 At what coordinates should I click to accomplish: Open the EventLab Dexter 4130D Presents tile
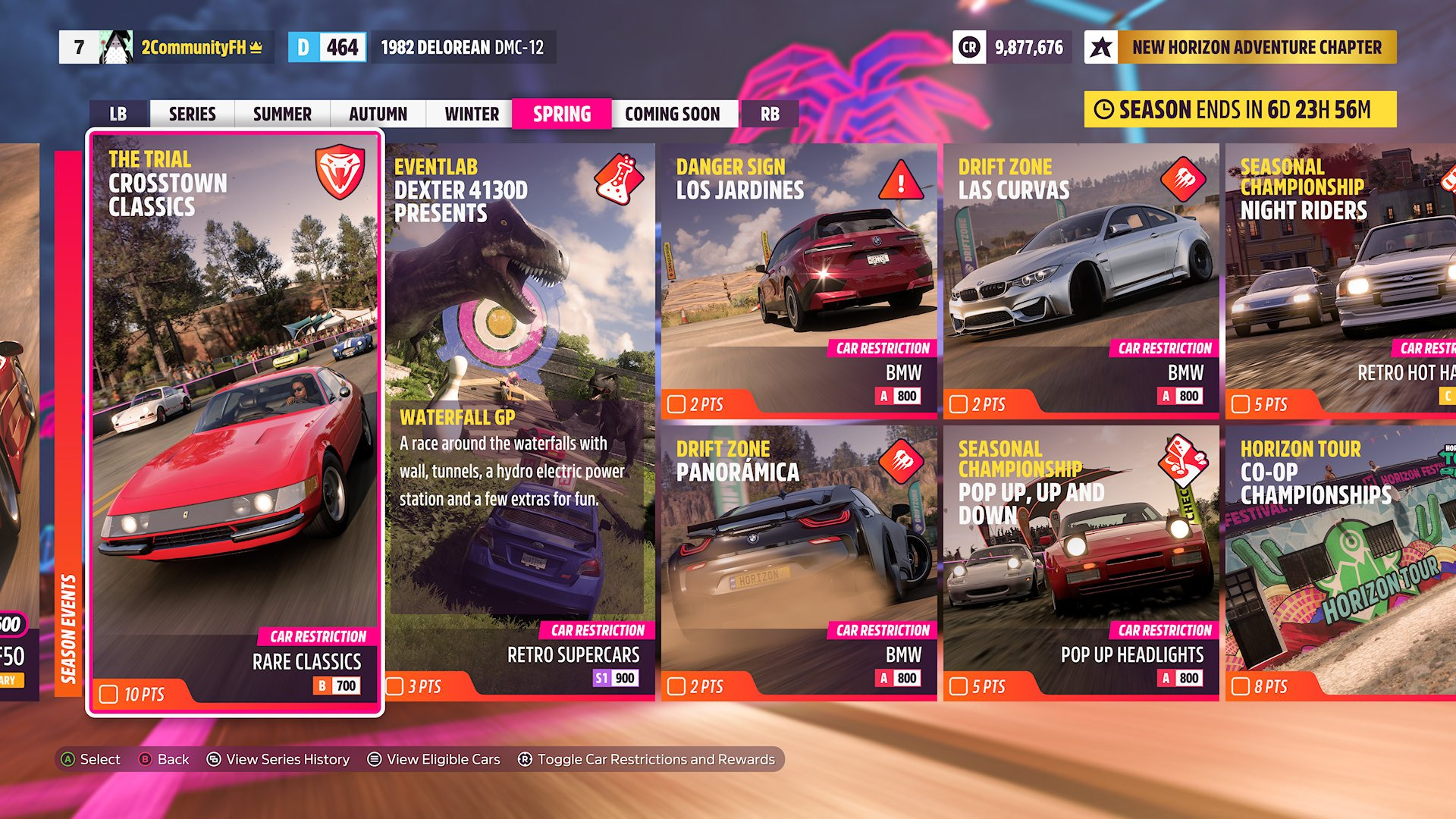click(x=520, y=422)
